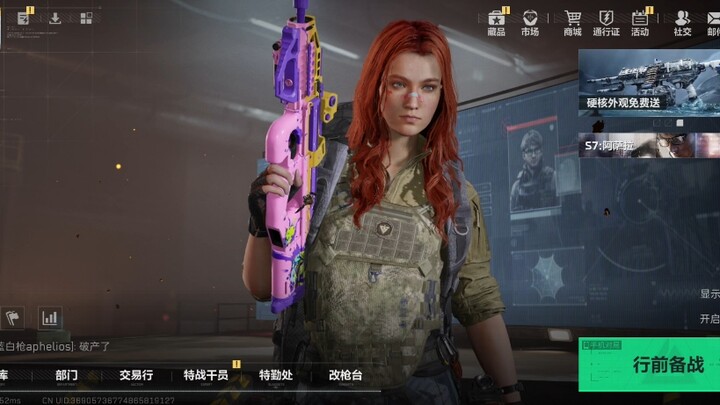The height and width of the screenshot is (405, 720).
Task: Open the download icon at top left
Action: point(55,18)
